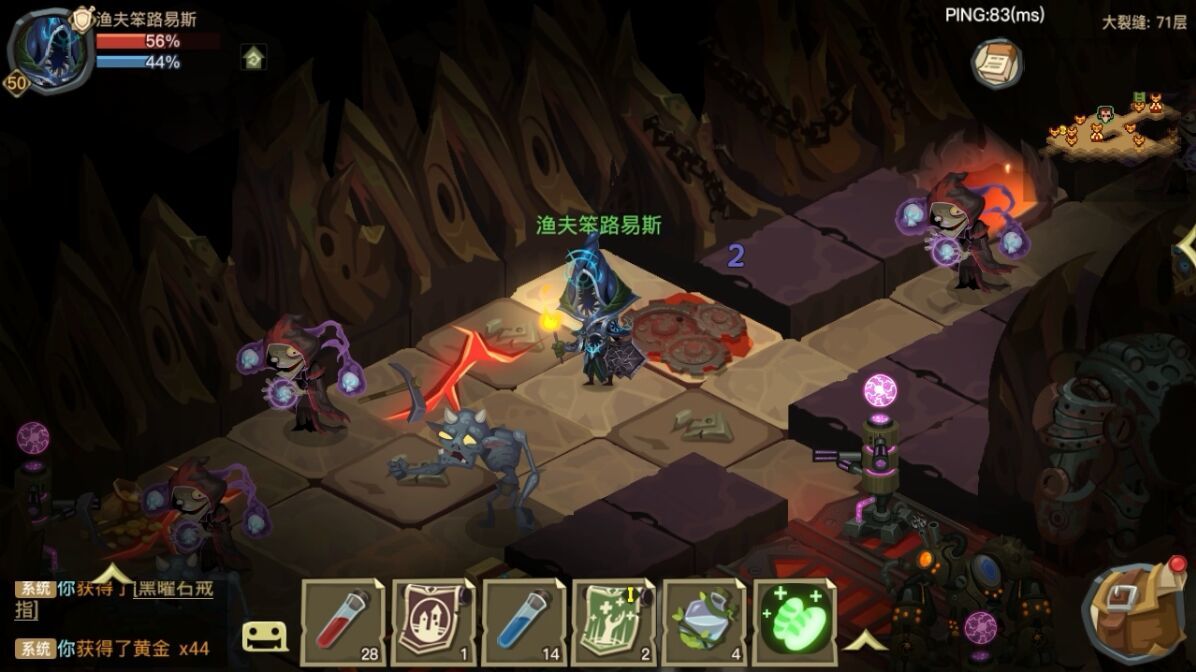Image resolution: width=1196 pixels, height=672 pixels.
Task: Click the green arrow buff icon
Action: tap(254, 58)
